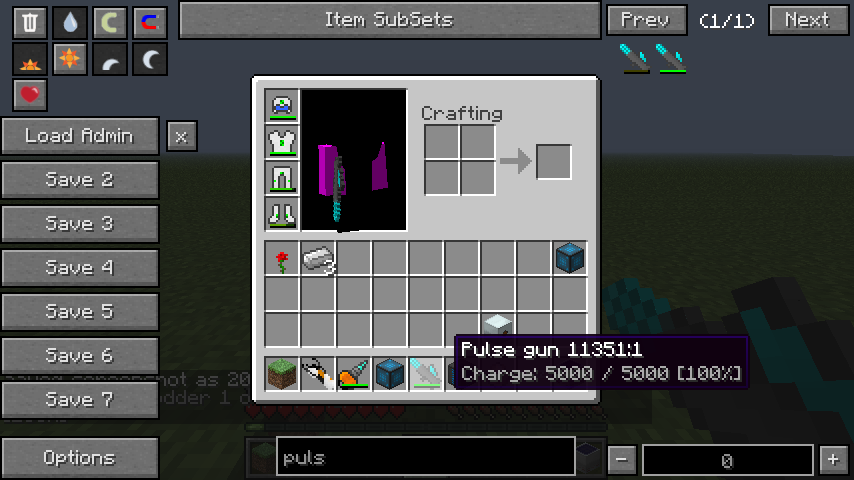Screen dimensions: 854x480
Task: Click the Save 2 button
Action: [80, 180]
